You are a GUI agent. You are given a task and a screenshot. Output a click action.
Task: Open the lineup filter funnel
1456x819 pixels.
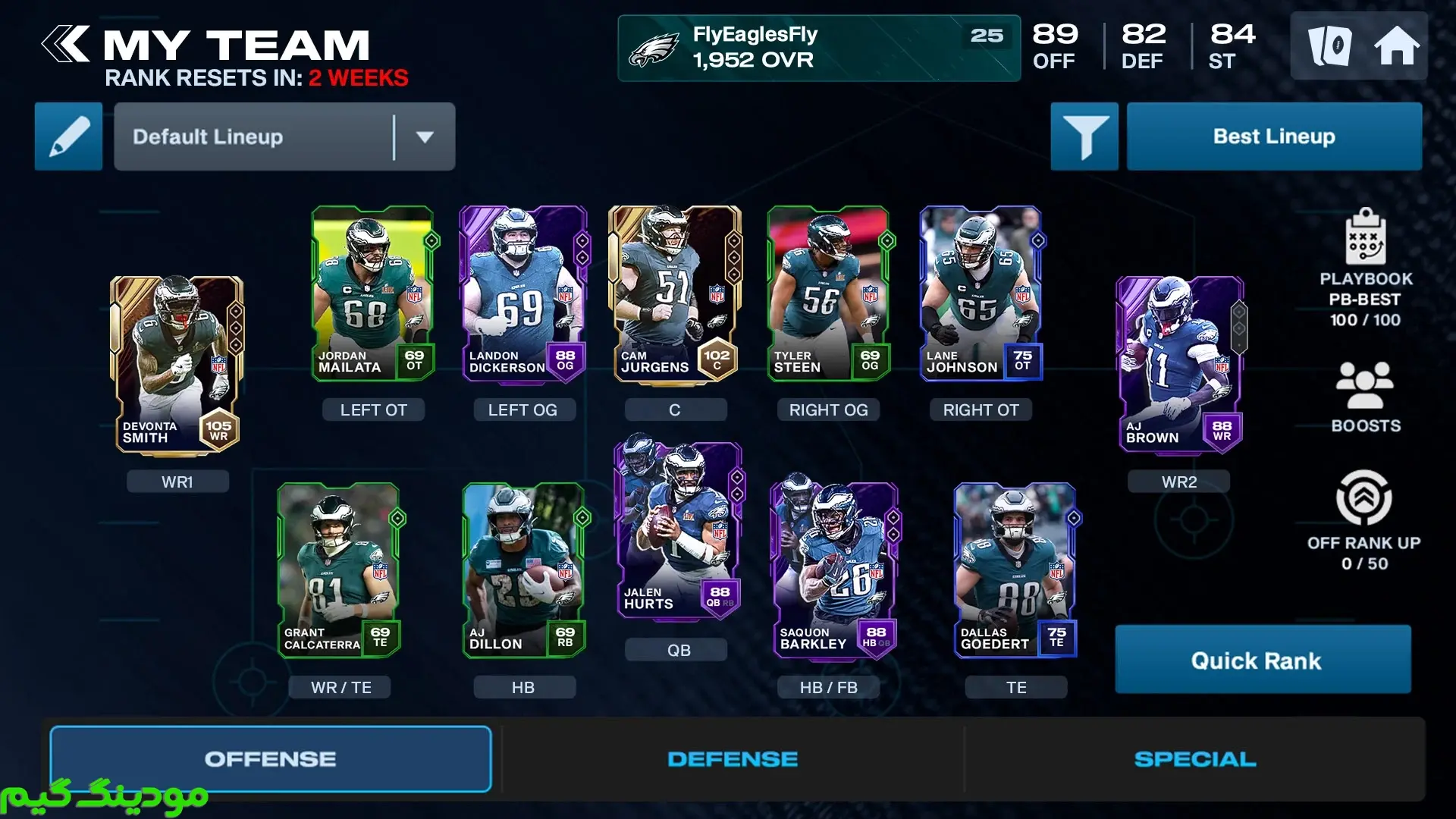pyautogui.click(x=1084, y=136)
